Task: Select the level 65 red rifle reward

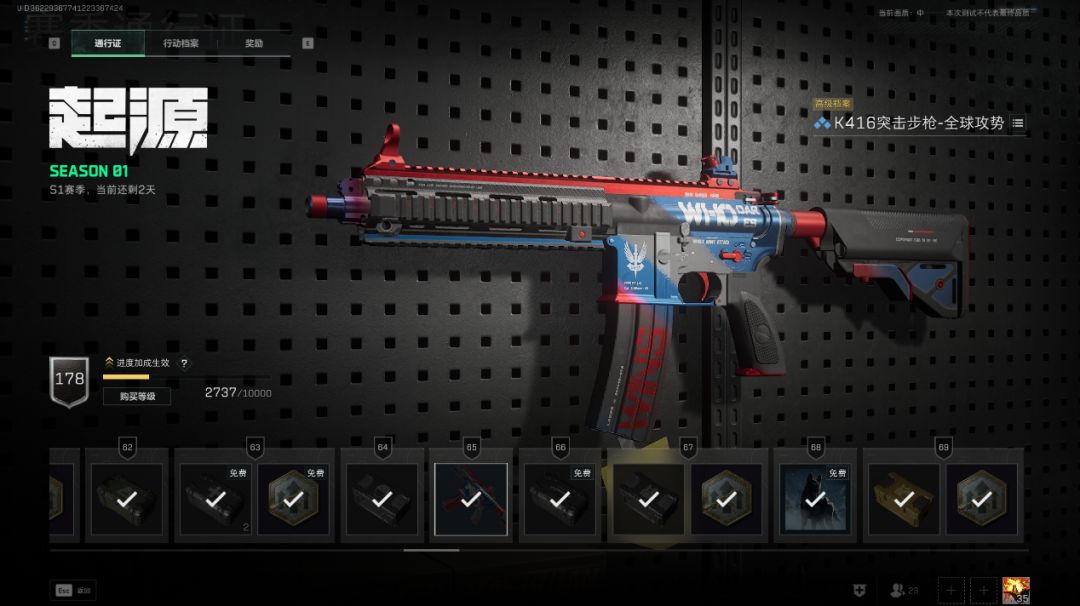Action: coord(471,499)
